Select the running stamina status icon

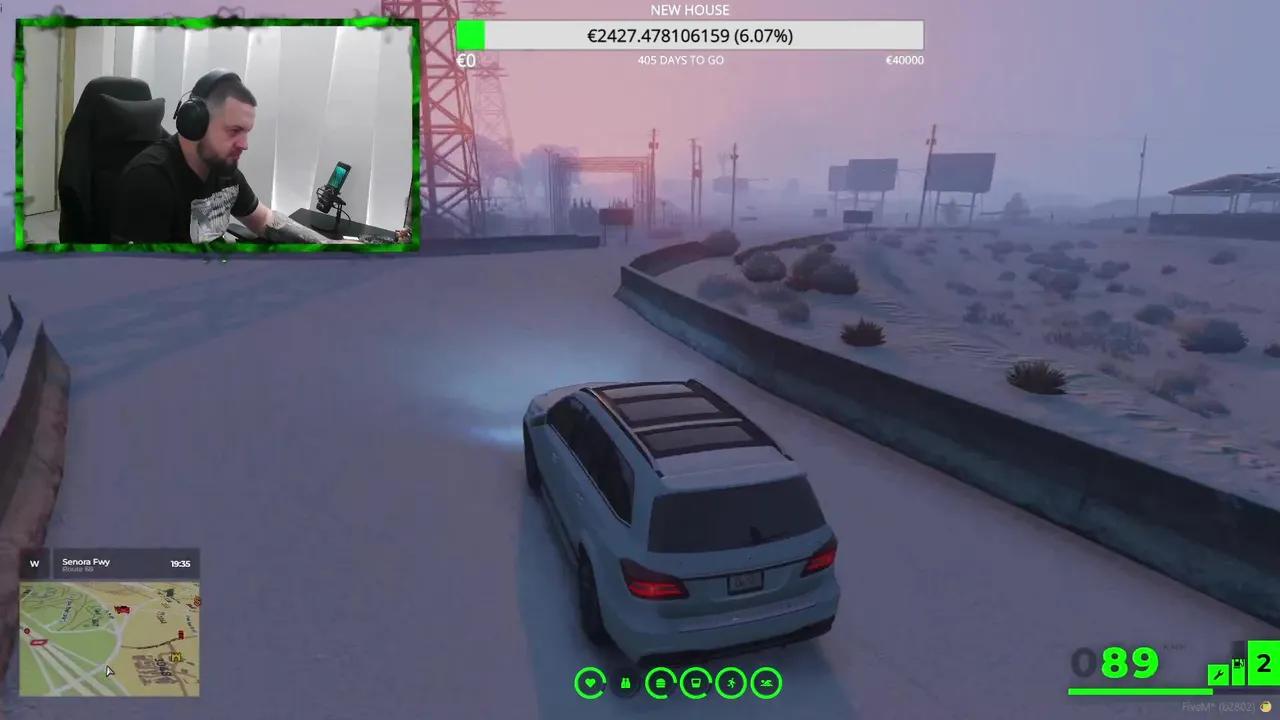731,683
